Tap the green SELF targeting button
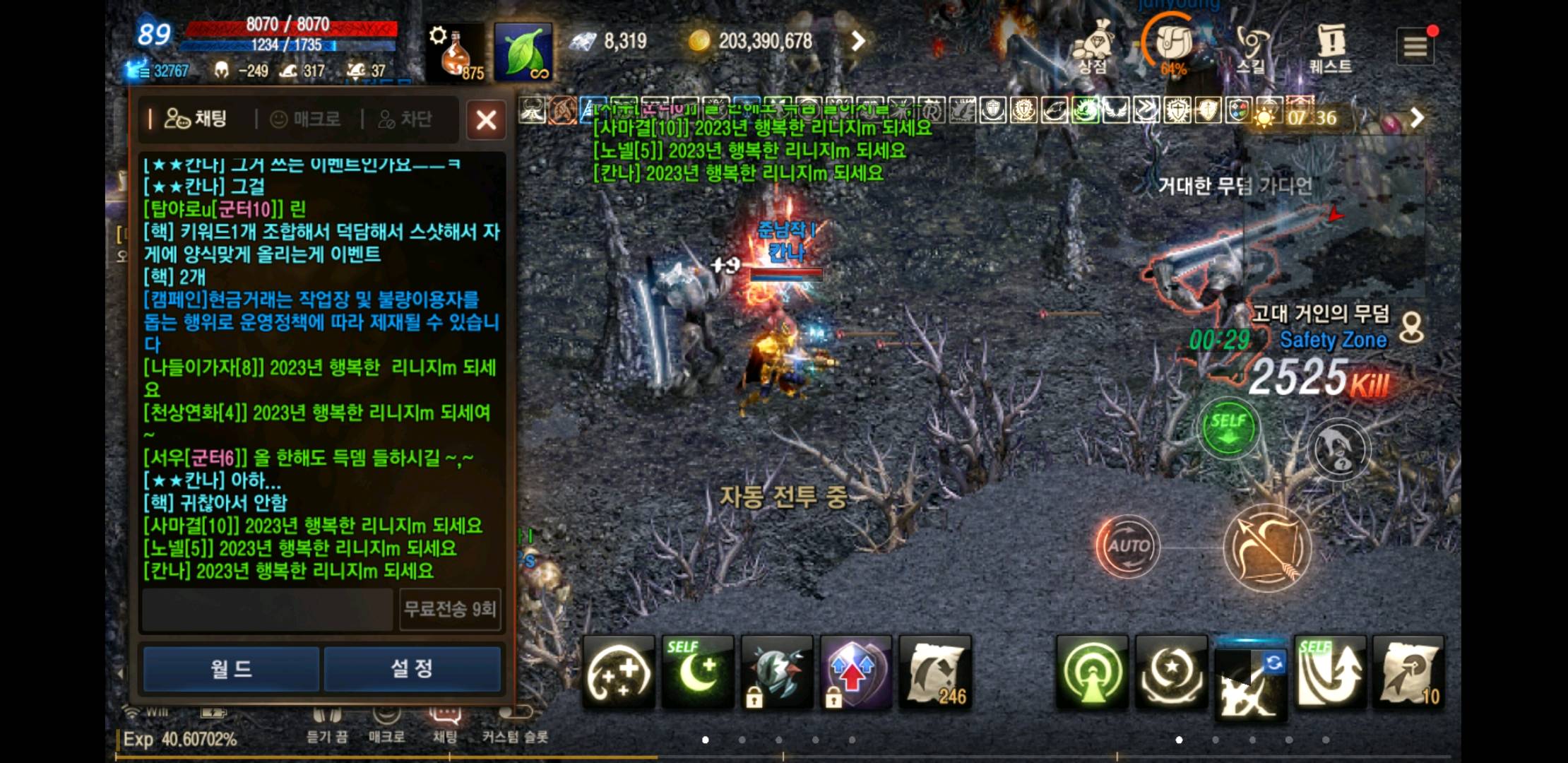The width and height of the screenshot is (1568, 763). [1228, 427]
